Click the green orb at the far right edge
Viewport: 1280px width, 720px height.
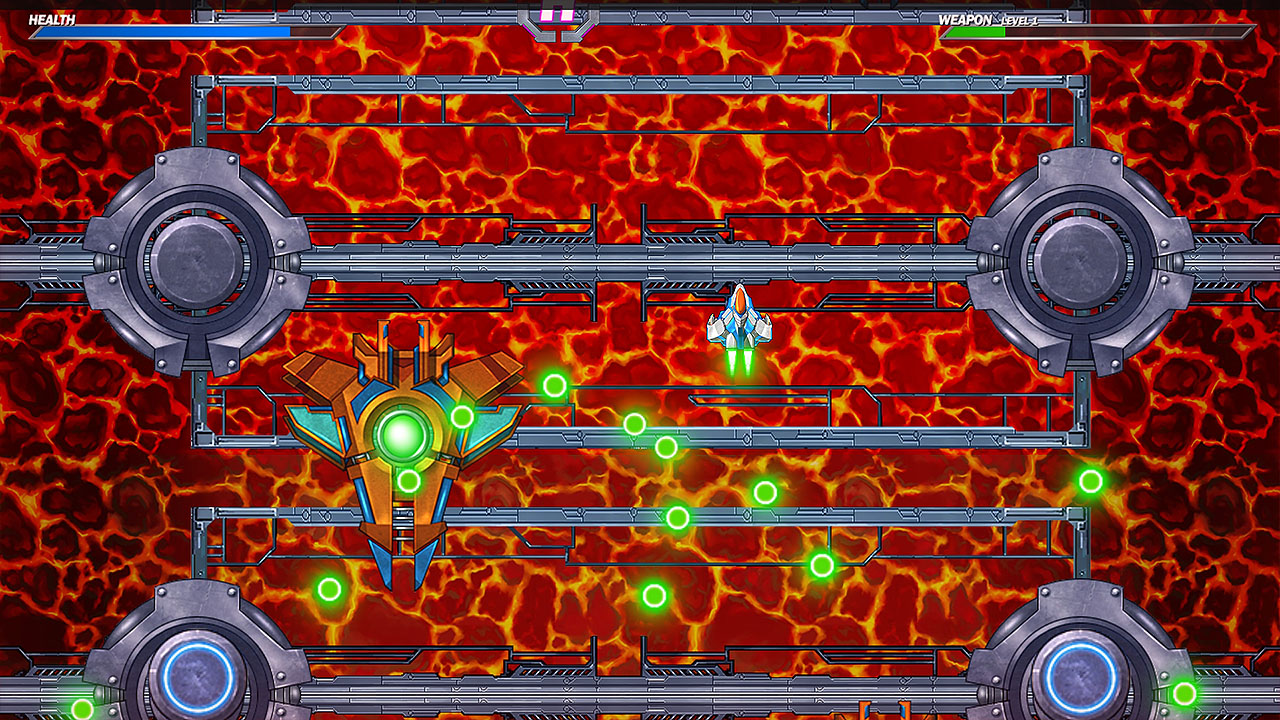pyautogui.click(x=1091, y=482)
